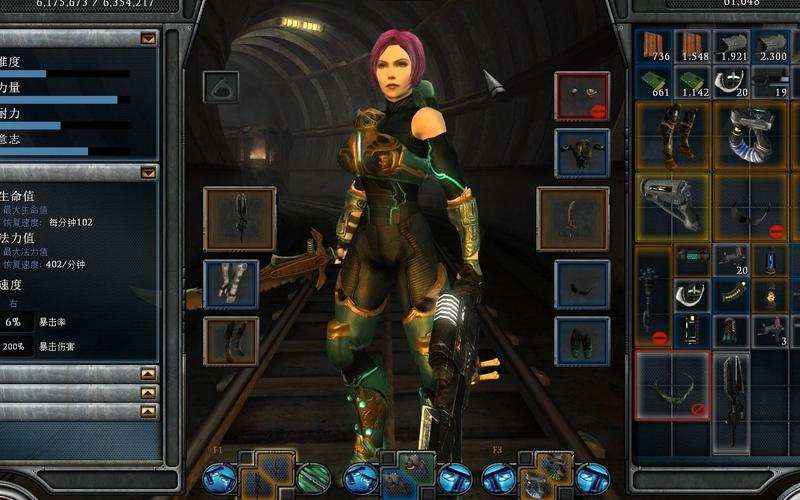The width and height of the screenshot is (800, 500).
Task: Pick the equipped footwear slot
Action: [x=582, y=341]
